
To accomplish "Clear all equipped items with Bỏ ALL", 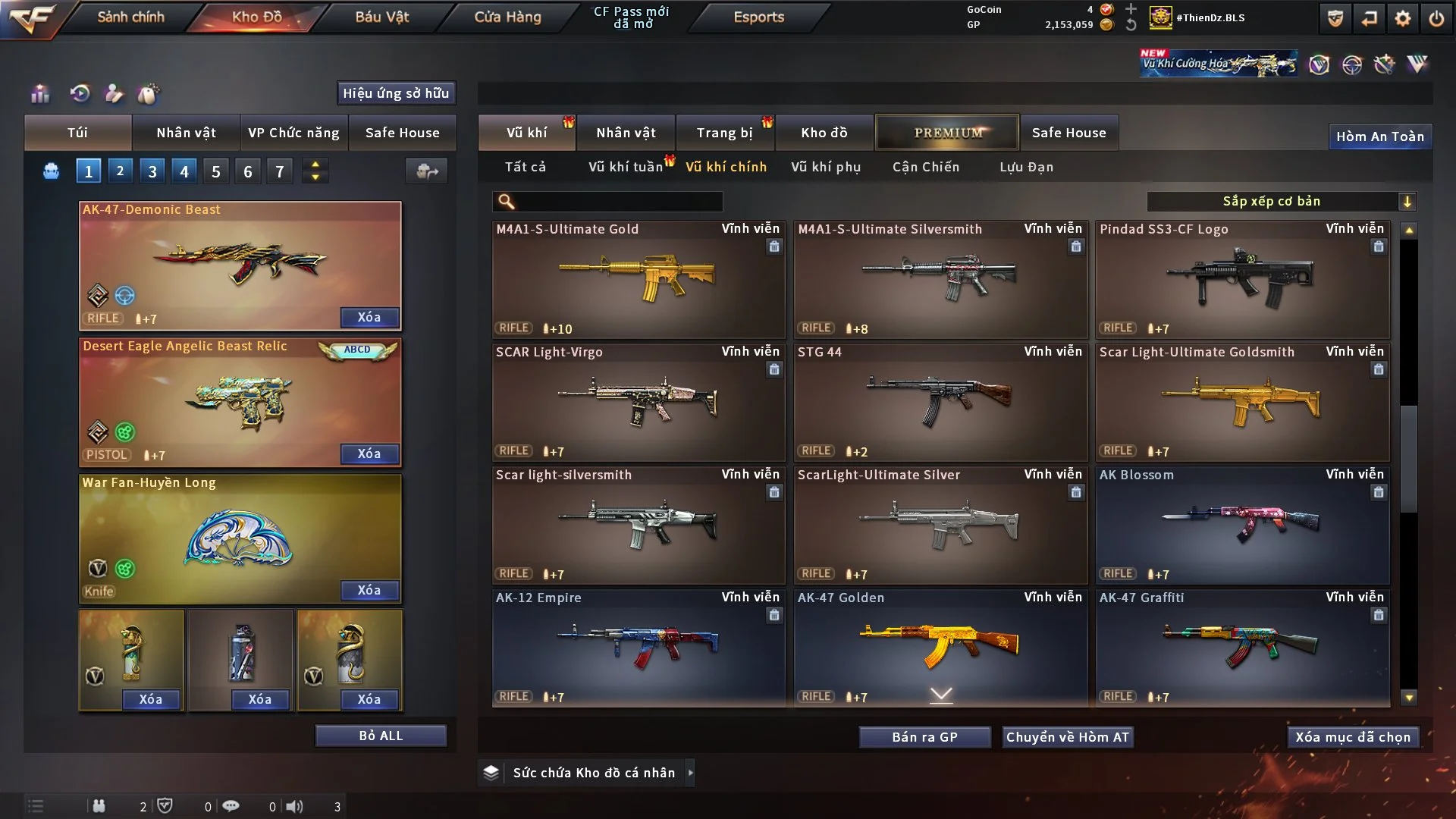I will tap(381, 736).
